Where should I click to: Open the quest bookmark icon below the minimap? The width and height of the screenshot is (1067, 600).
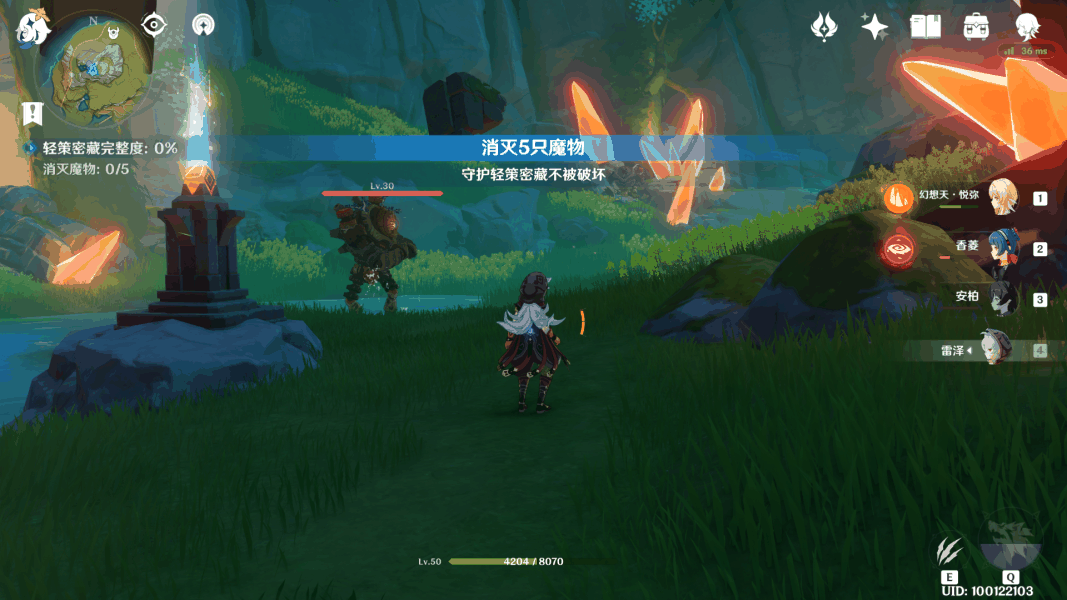pyautogui.click(x=32, y=112)
